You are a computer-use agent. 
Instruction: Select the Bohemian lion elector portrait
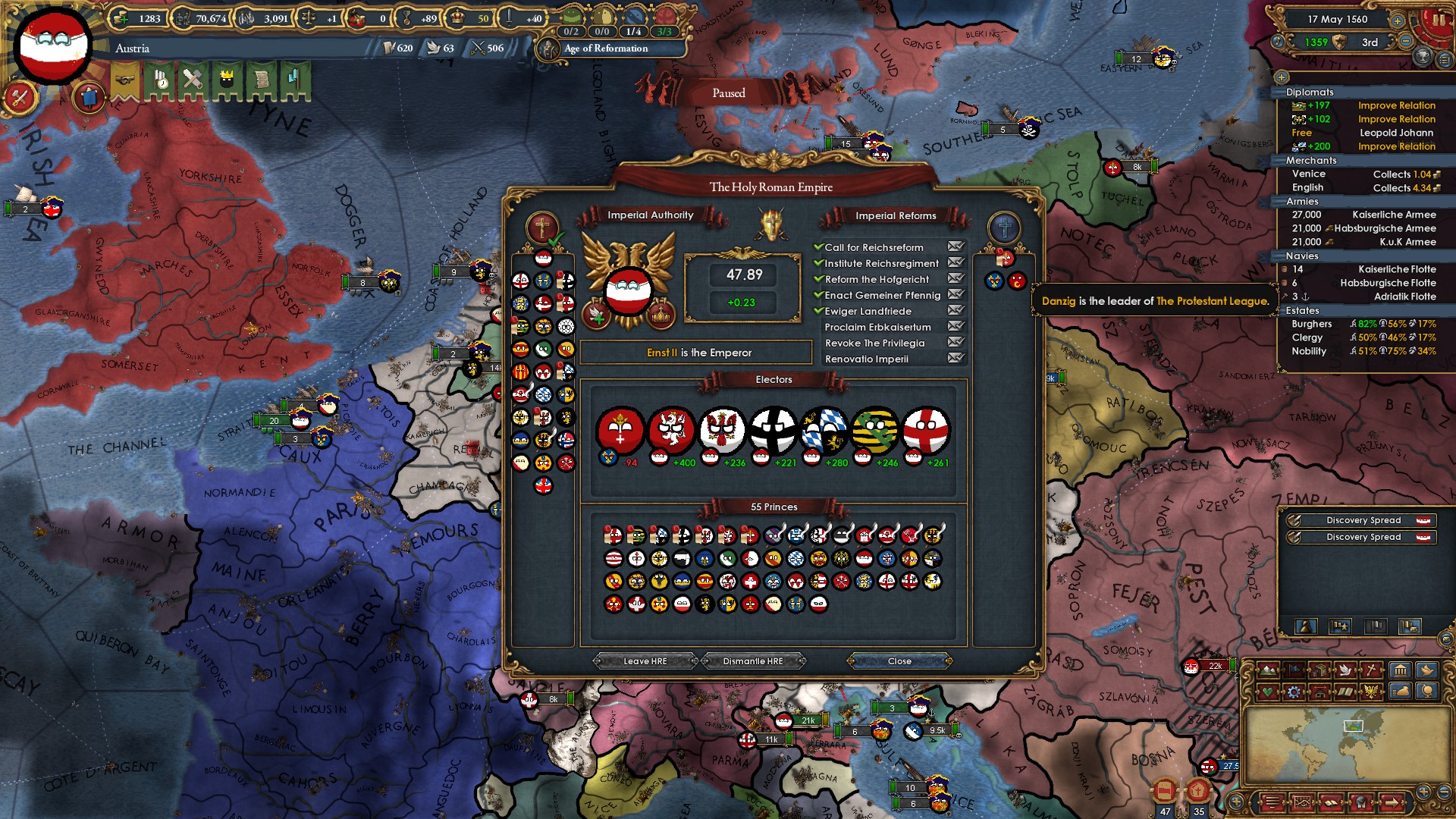pyautogui.click(x=672, y=431)
